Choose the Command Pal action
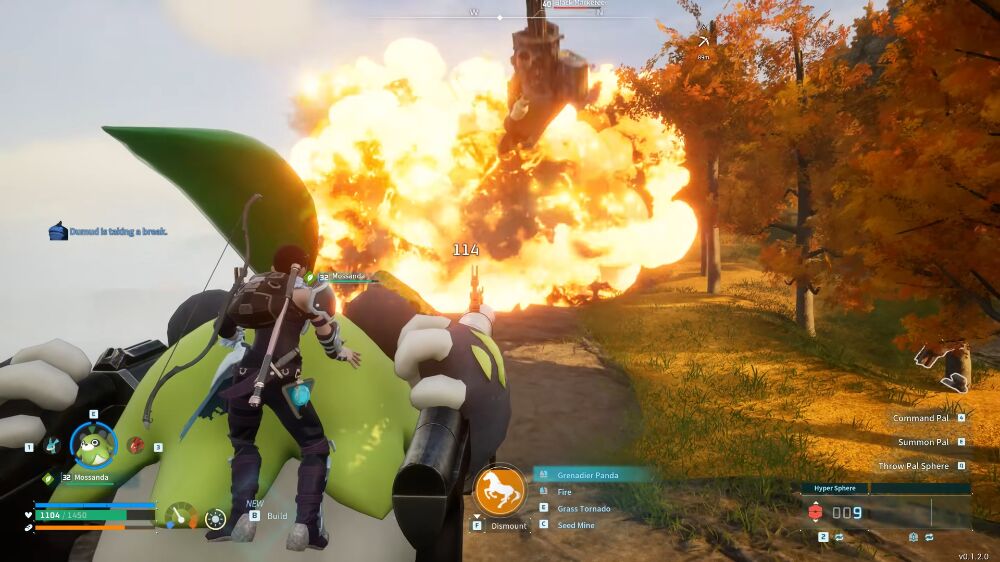Image resolution: width=1000 pixels, height=562 pixels. pyautogui.click(x=921, y=418)
